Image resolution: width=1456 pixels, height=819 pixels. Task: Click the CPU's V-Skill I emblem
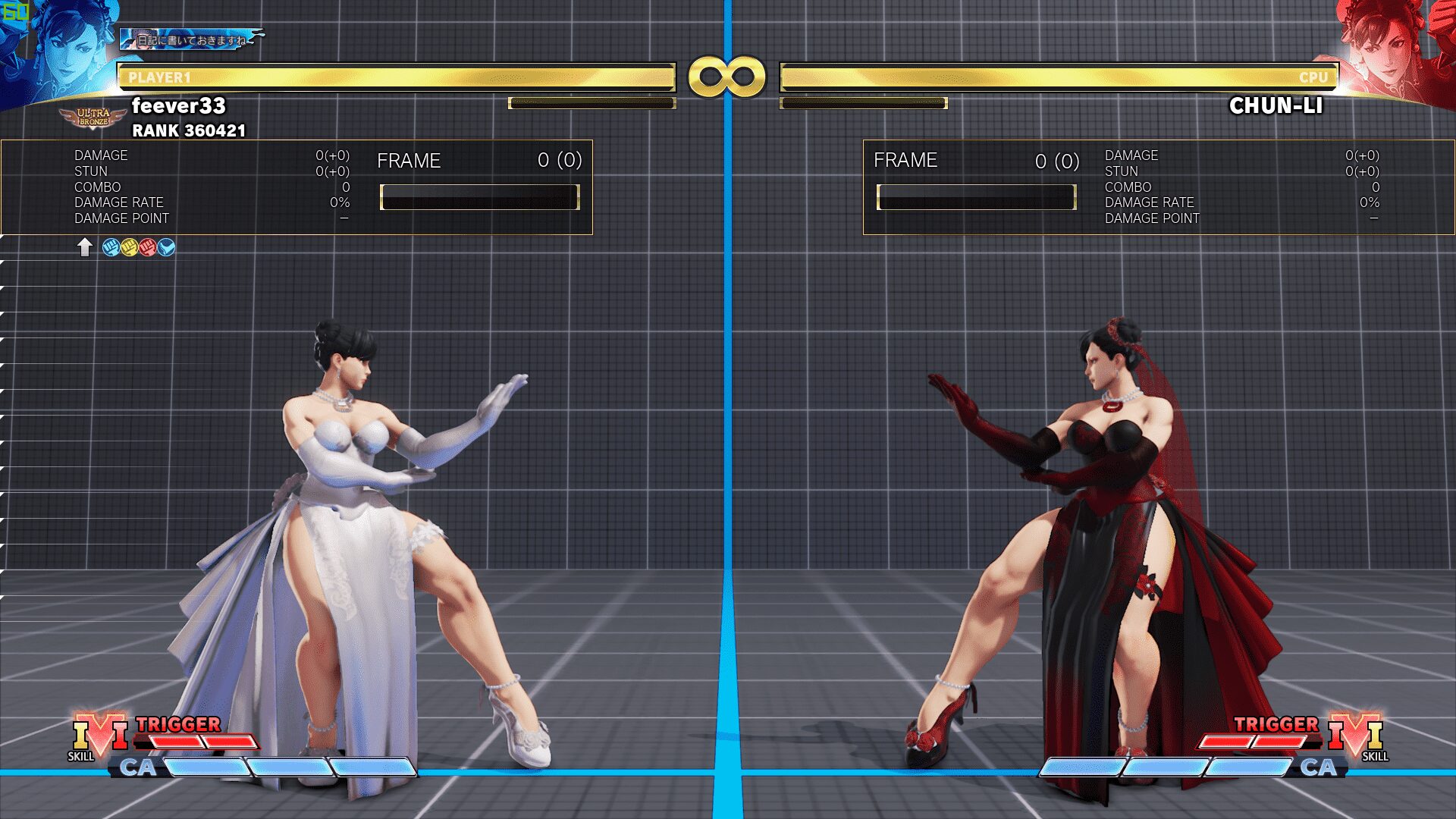point(1355,734)
